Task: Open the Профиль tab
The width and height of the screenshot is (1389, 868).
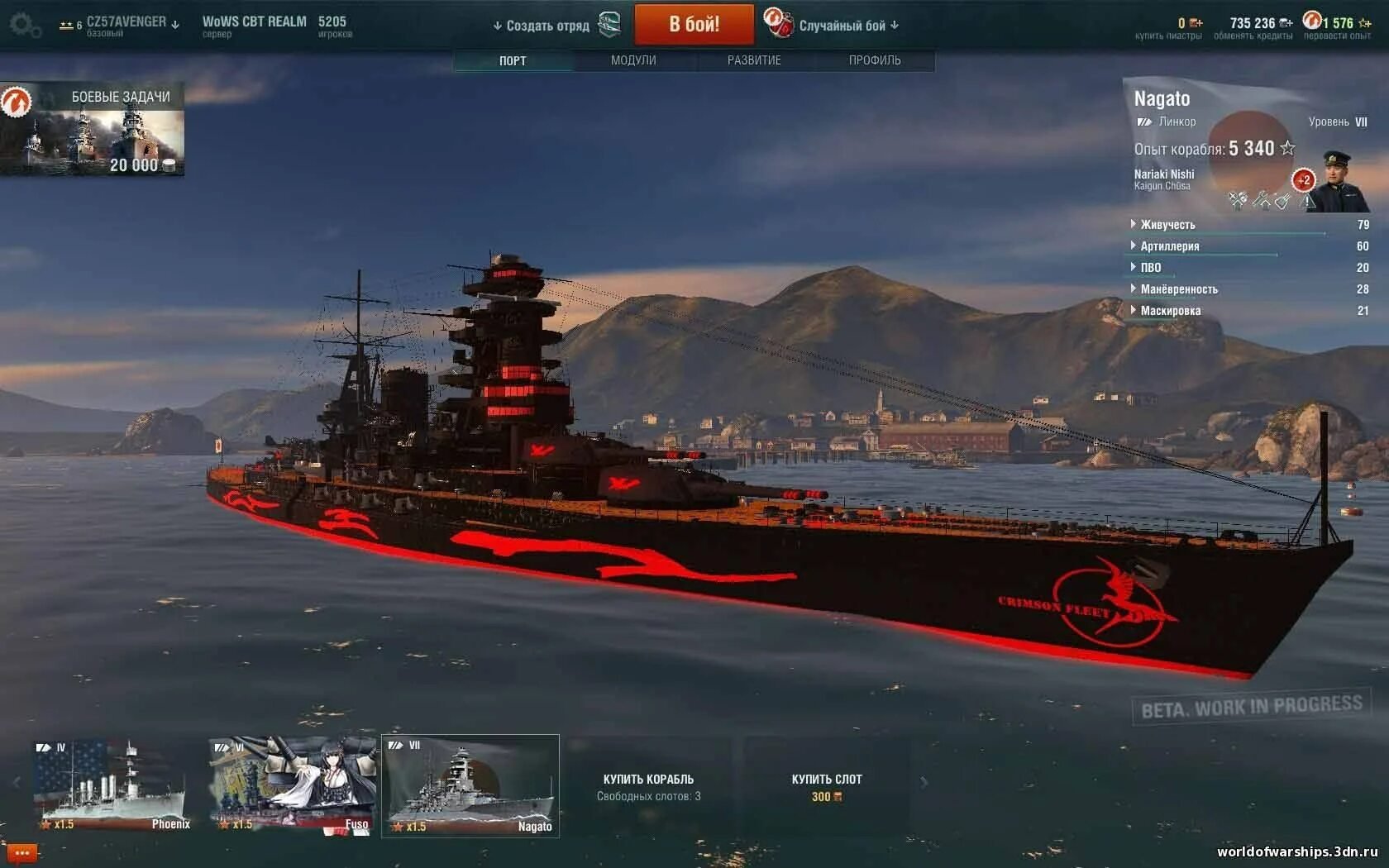Action: pos(875,60)
